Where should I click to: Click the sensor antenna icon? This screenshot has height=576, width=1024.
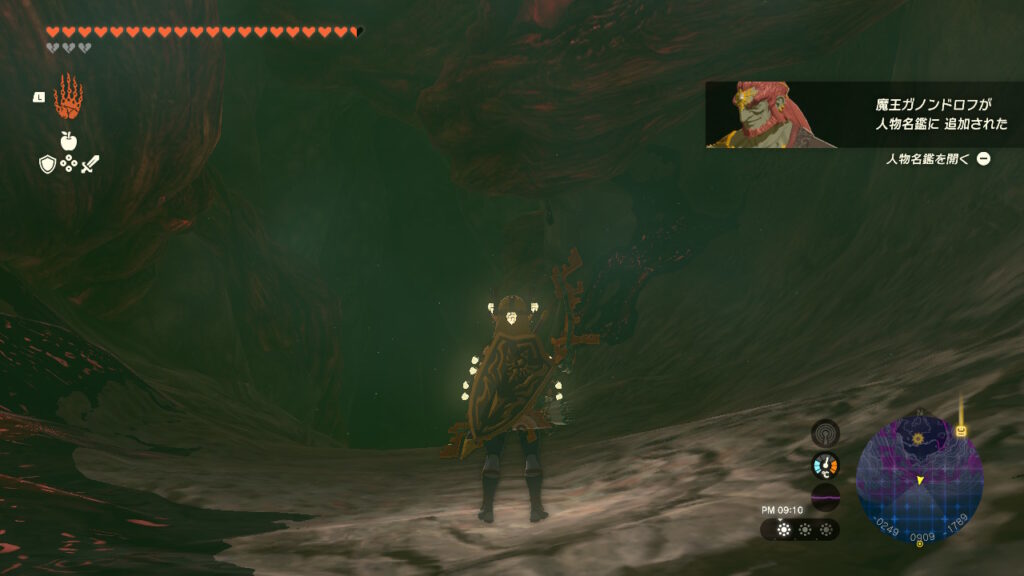click(x=825, y=433)
